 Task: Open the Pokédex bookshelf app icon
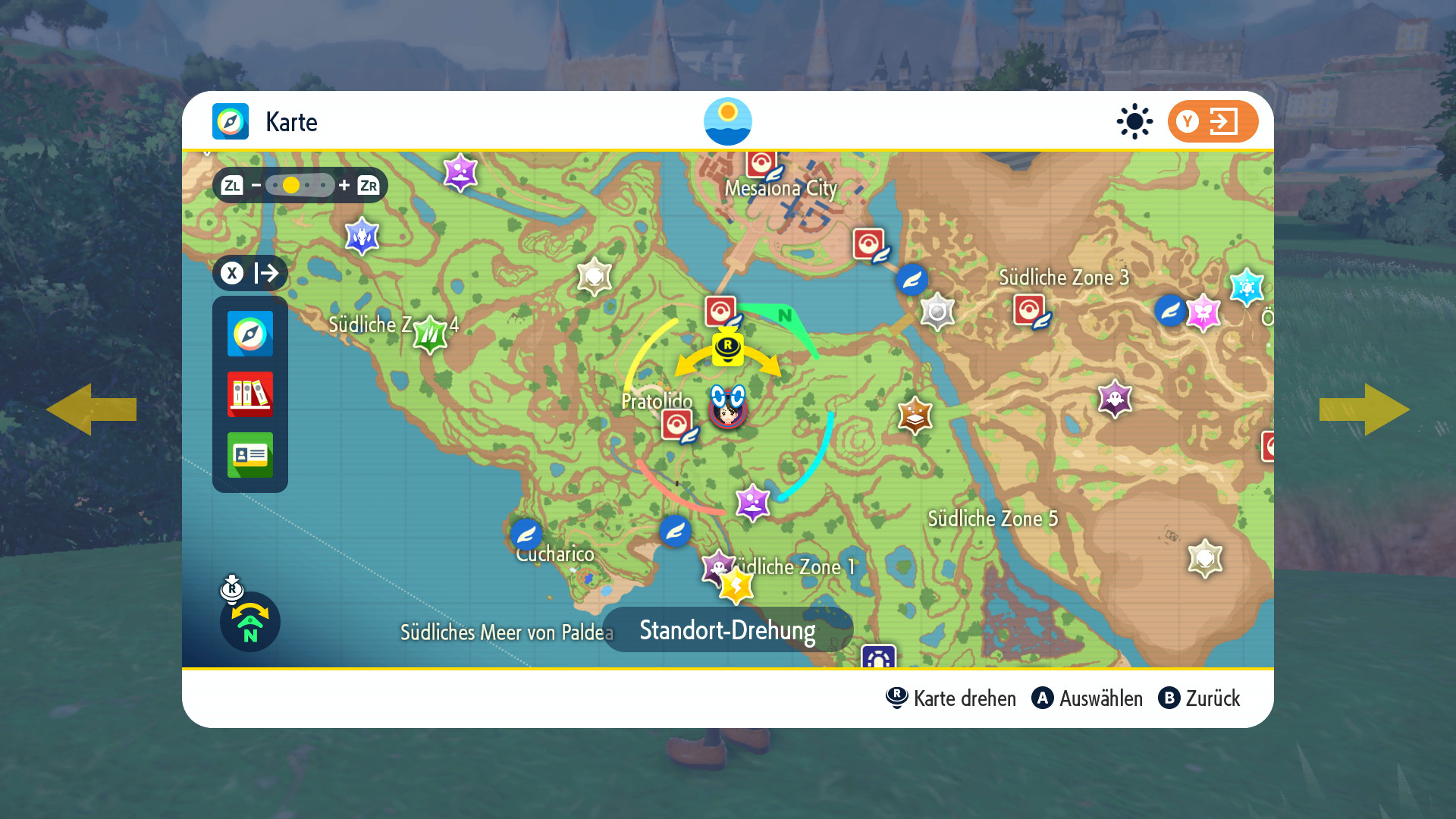pyautogui.click(x=250, y=394)
